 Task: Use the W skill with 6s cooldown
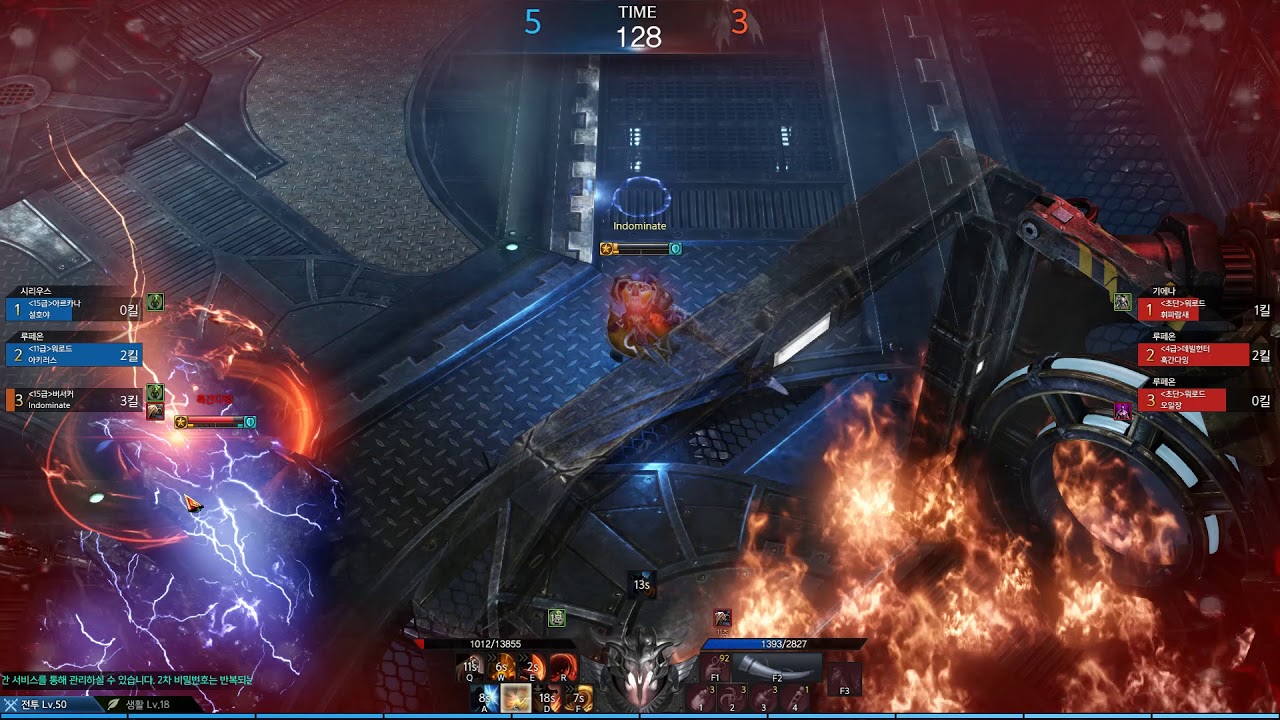coord(502,667)
